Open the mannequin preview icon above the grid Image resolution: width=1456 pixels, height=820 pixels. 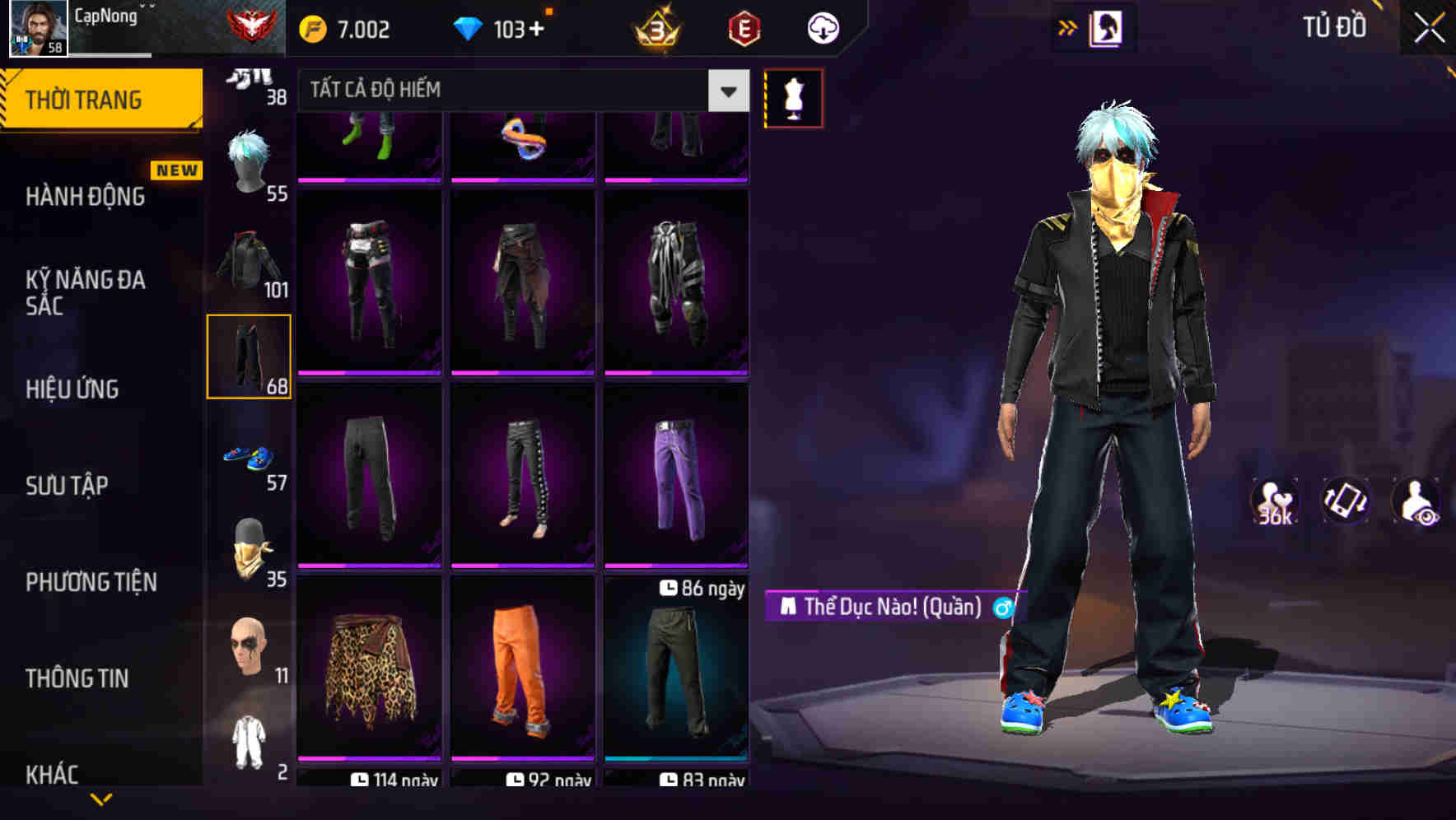(x=793, y=96)
